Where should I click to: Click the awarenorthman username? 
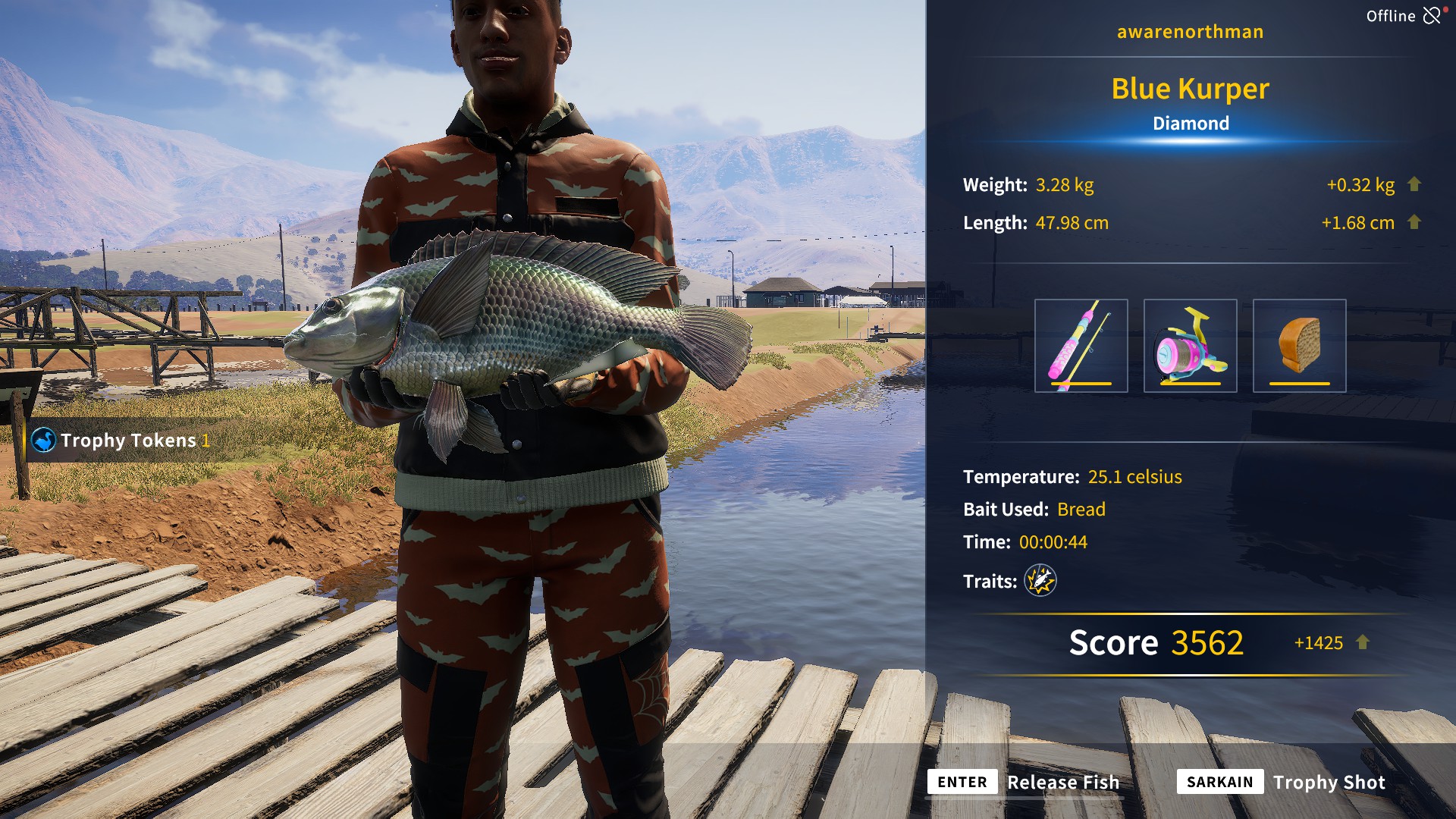point(1191,31)
